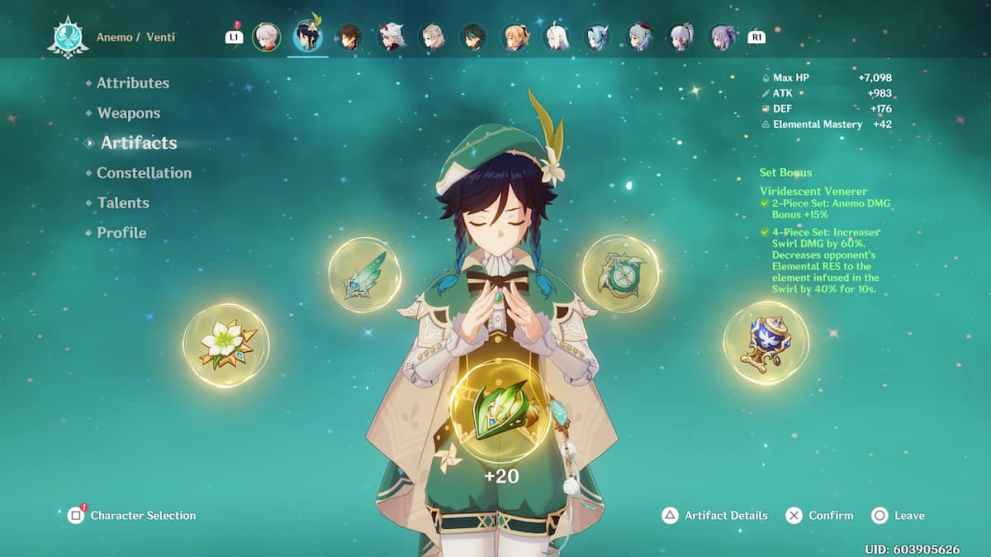Image resolution: width=991 pixels, height=557 pixels.
Task: Switch to the blond-haired character portrait
Action: click(x=516, y=37)
